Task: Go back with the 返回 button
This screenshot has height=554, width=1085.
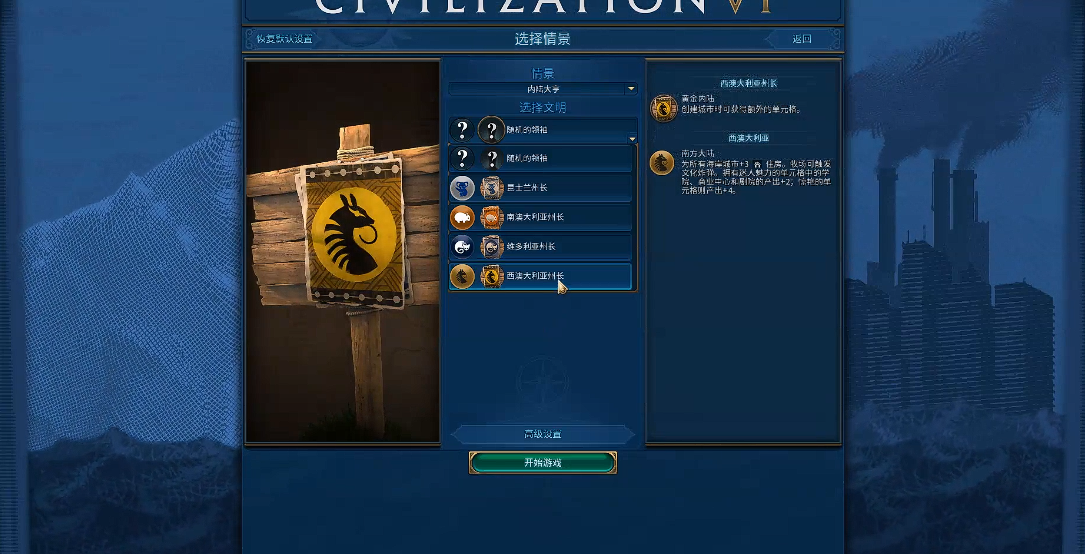Action: click(x=801, y=39)
